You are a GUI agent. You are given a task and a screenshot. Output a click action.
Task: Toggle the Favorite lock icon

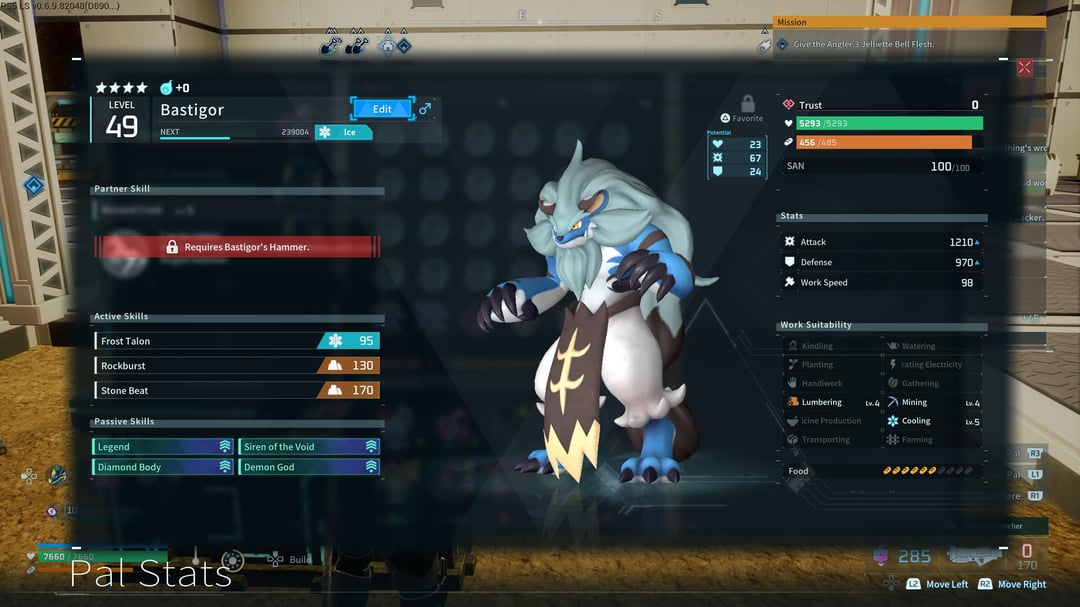point(747,104)
